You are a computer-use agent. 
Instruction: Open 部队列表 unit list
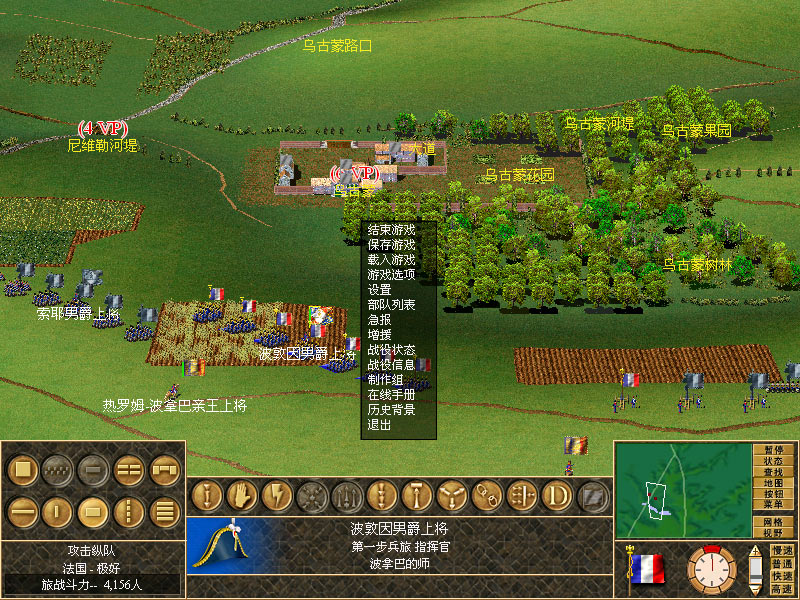[x=391, y=304]
